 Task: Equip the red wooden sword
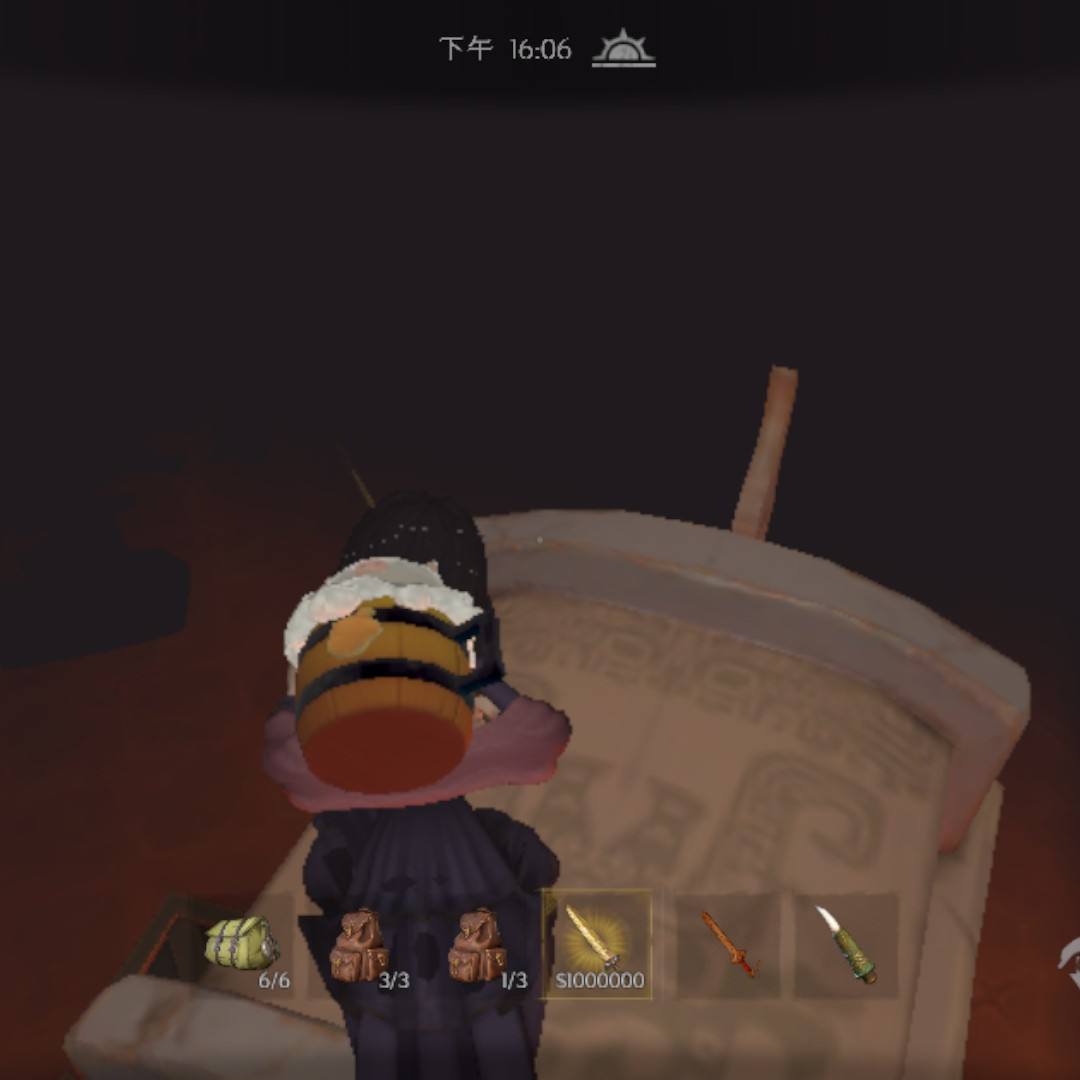(x=728, y=944)
